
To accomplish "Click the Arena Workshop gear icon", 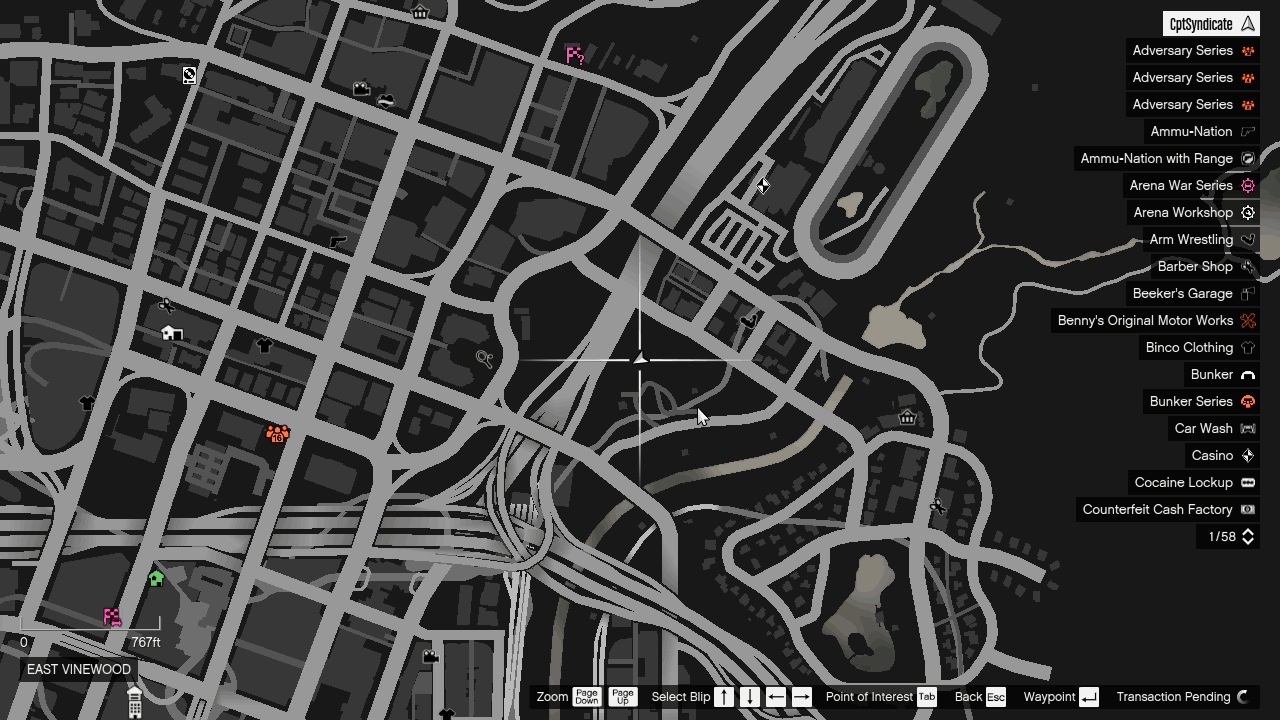I will (1247, 212).
